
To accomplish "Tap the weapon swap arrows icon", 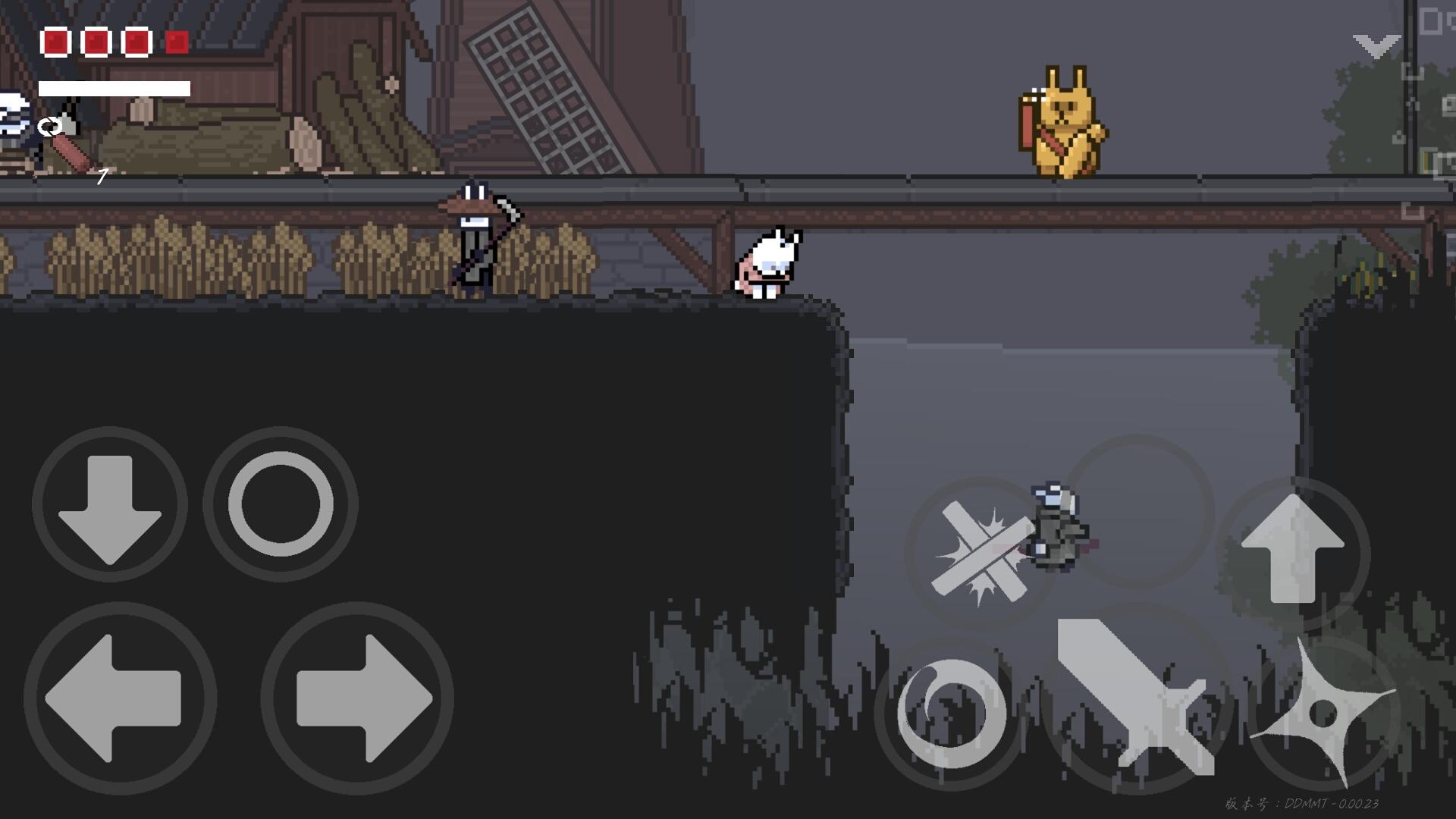I will (49, 125).
